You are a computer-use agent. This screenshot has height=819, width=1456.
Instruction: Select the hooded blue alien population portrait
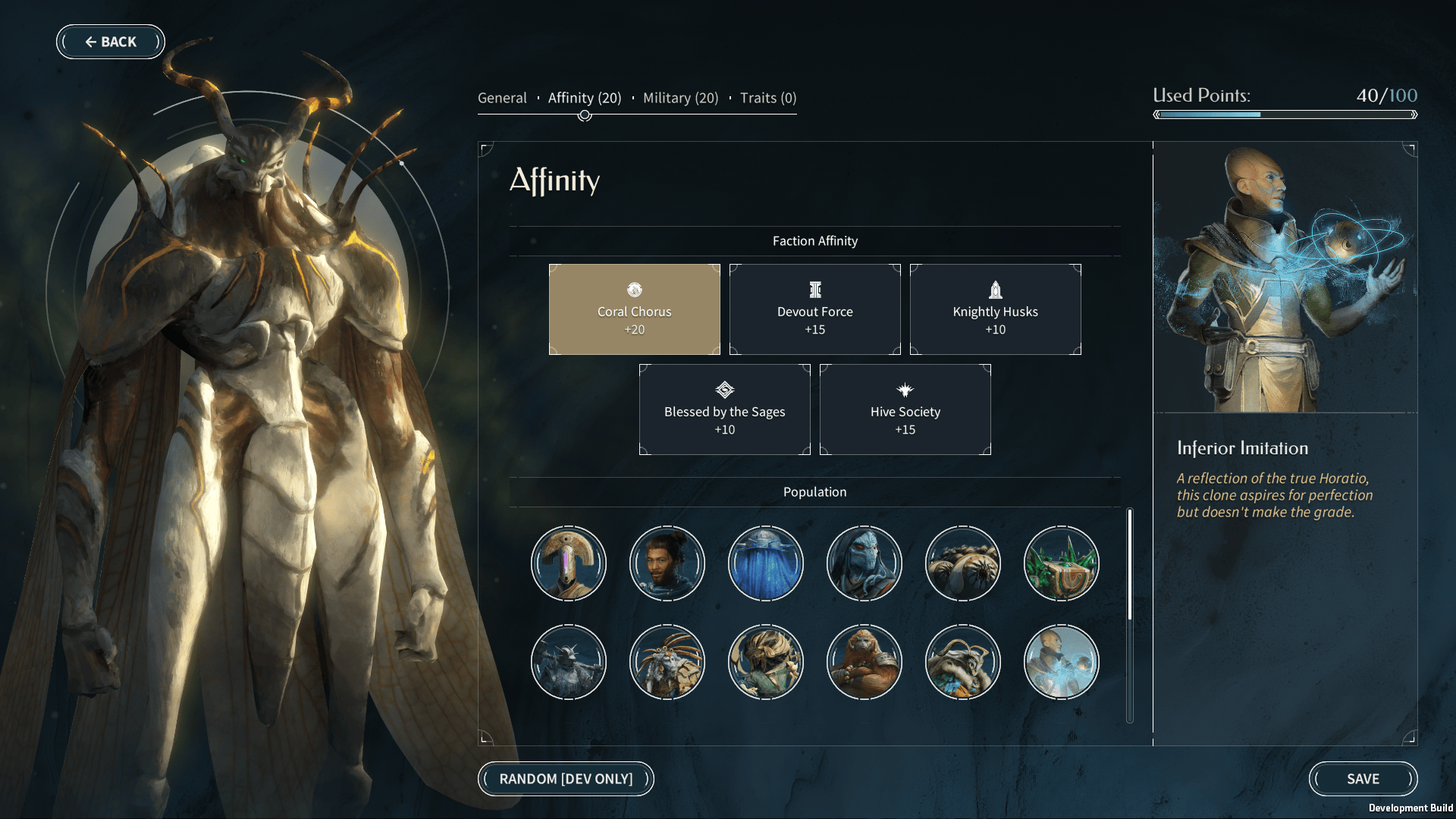tap(864, 563)
